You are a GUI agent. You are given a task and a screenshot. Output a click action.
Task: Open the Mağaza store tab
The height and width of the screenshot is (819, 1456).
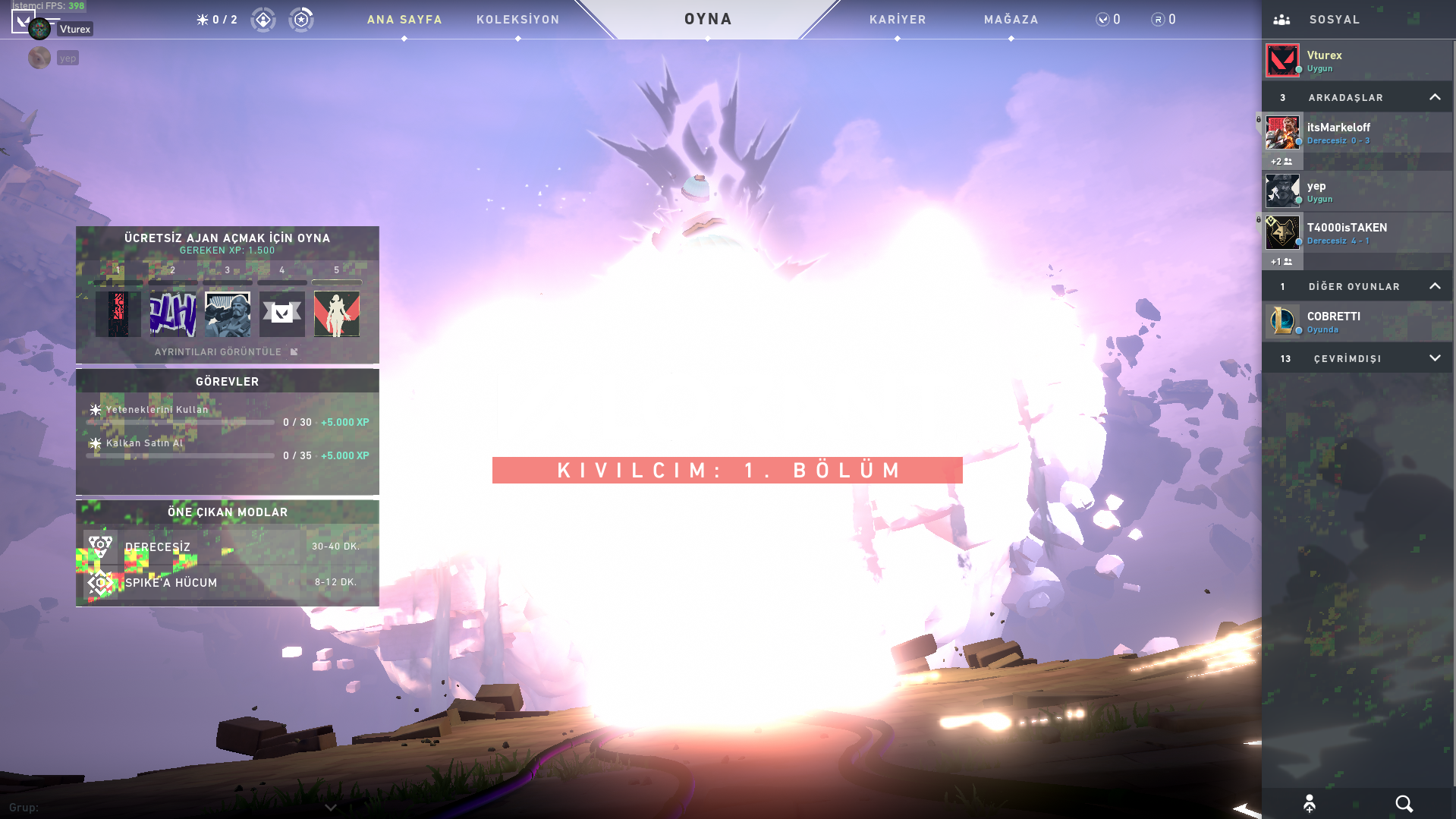(x=1011, y=20)
